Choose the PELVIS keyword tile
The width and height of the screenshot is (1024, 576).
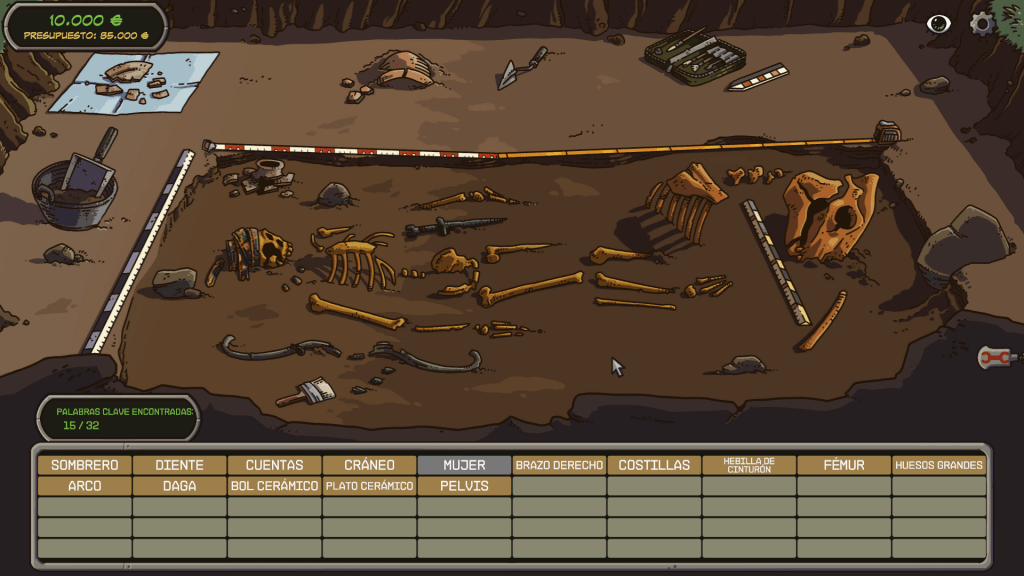pos(465,486)
